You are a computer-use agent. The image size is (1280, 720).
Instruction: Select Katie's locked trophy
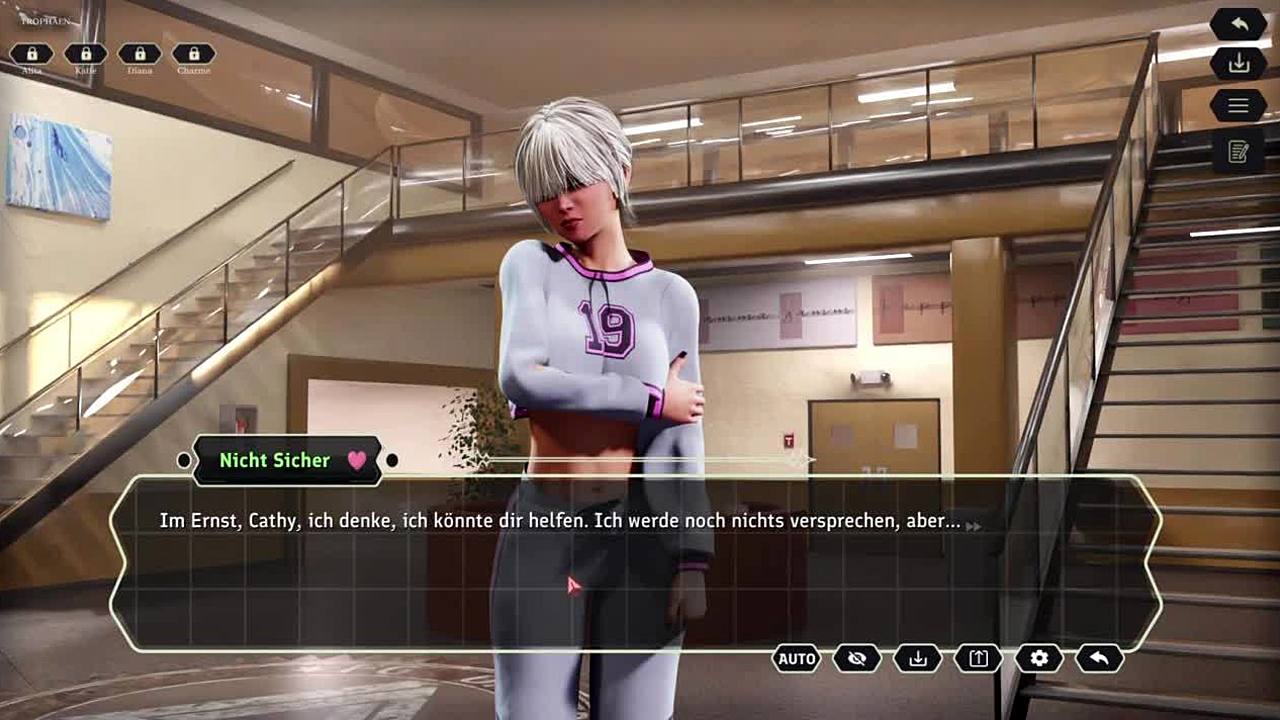click(x=86, y=54)
